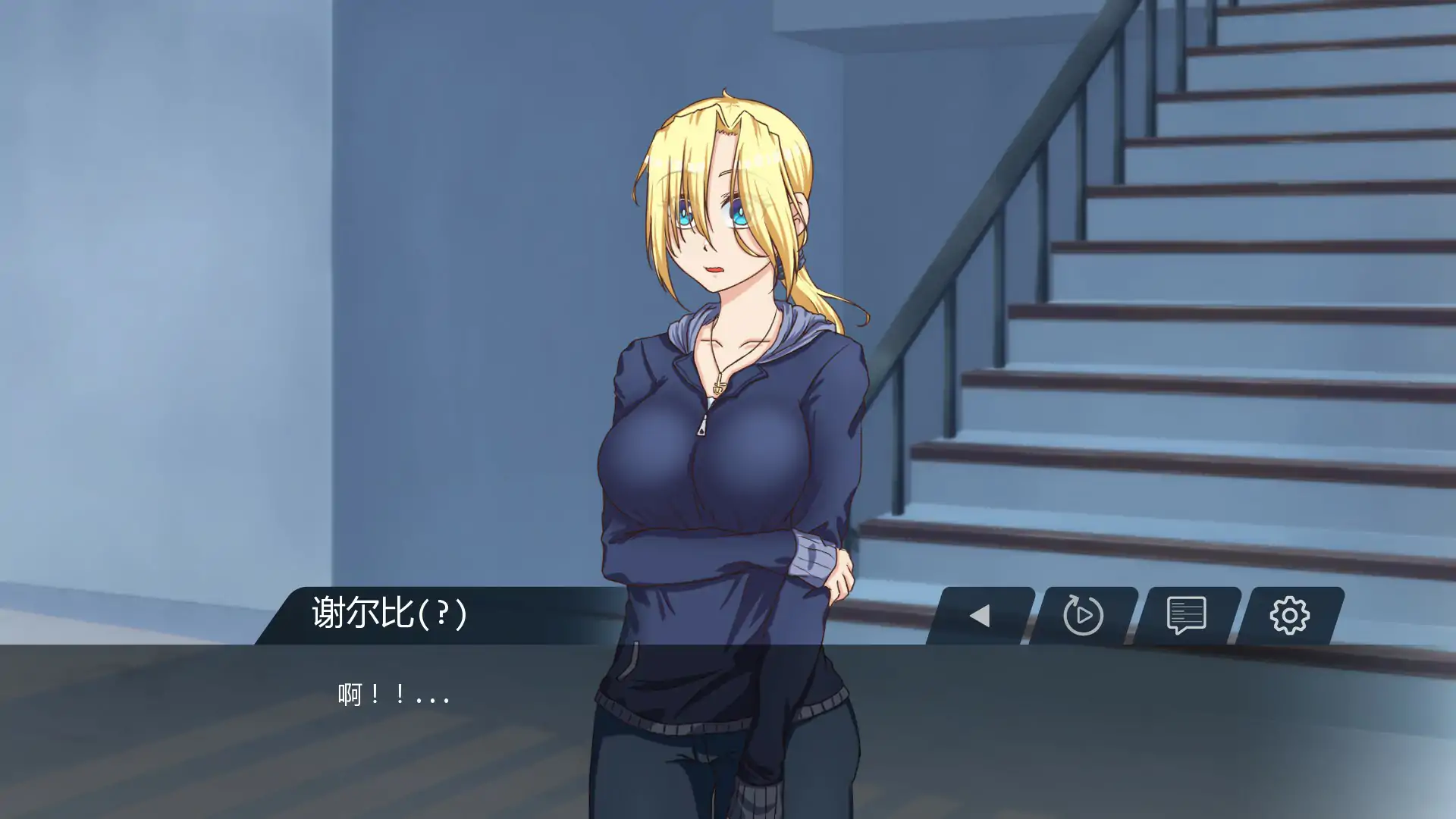Adjust game options through the cog icon

pos(1291,617)
